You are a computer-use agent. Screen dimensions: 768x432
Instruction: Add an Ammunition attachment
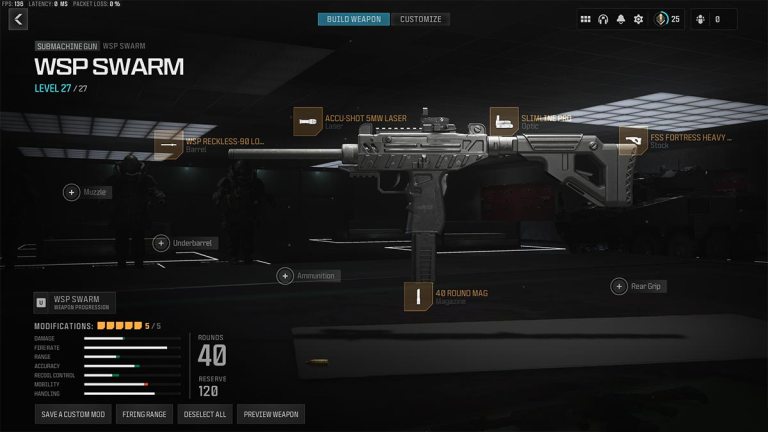[285, 276]
